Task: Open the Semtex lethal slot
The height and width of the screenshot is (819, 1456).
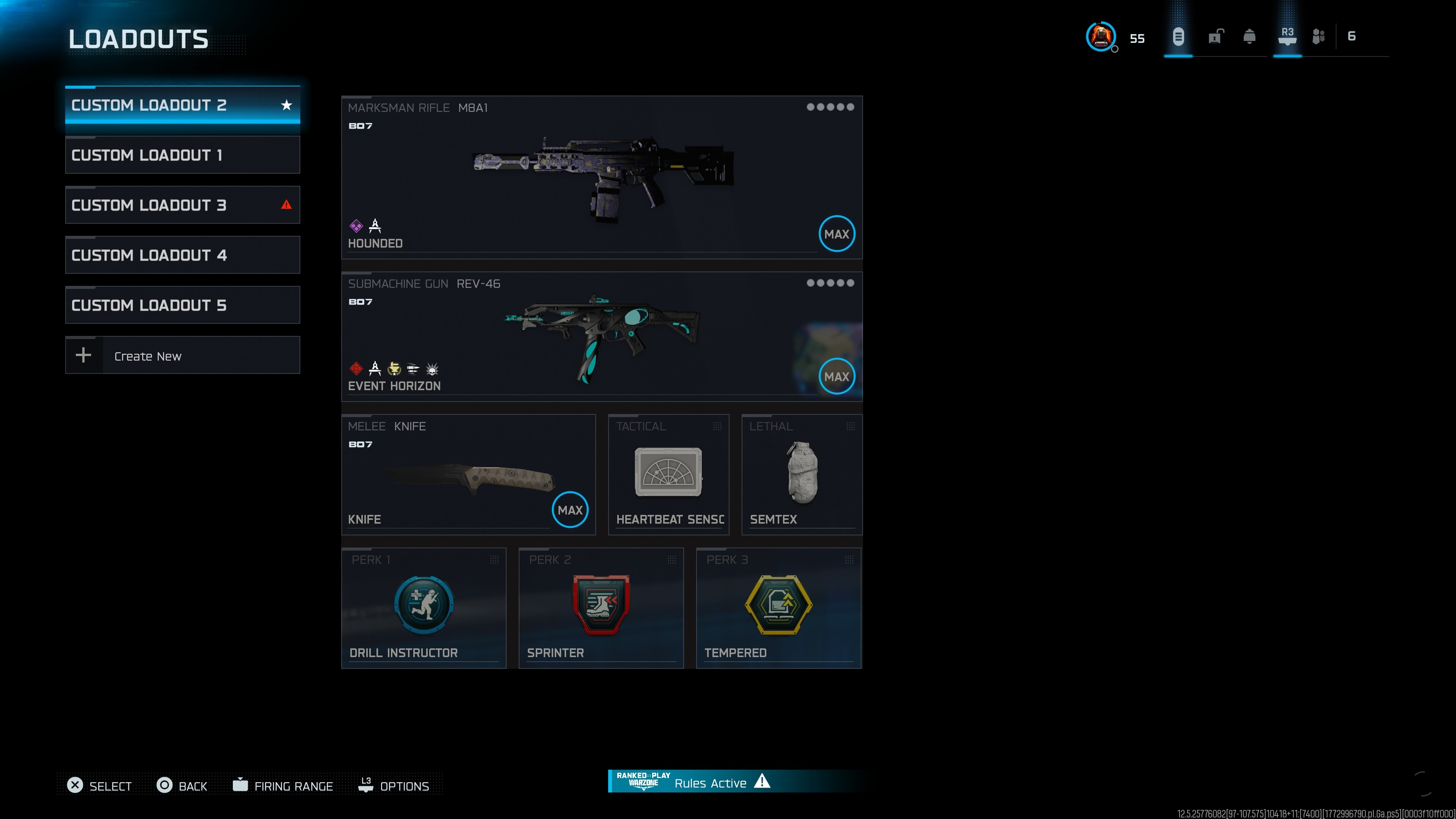Action: [802, 475]
